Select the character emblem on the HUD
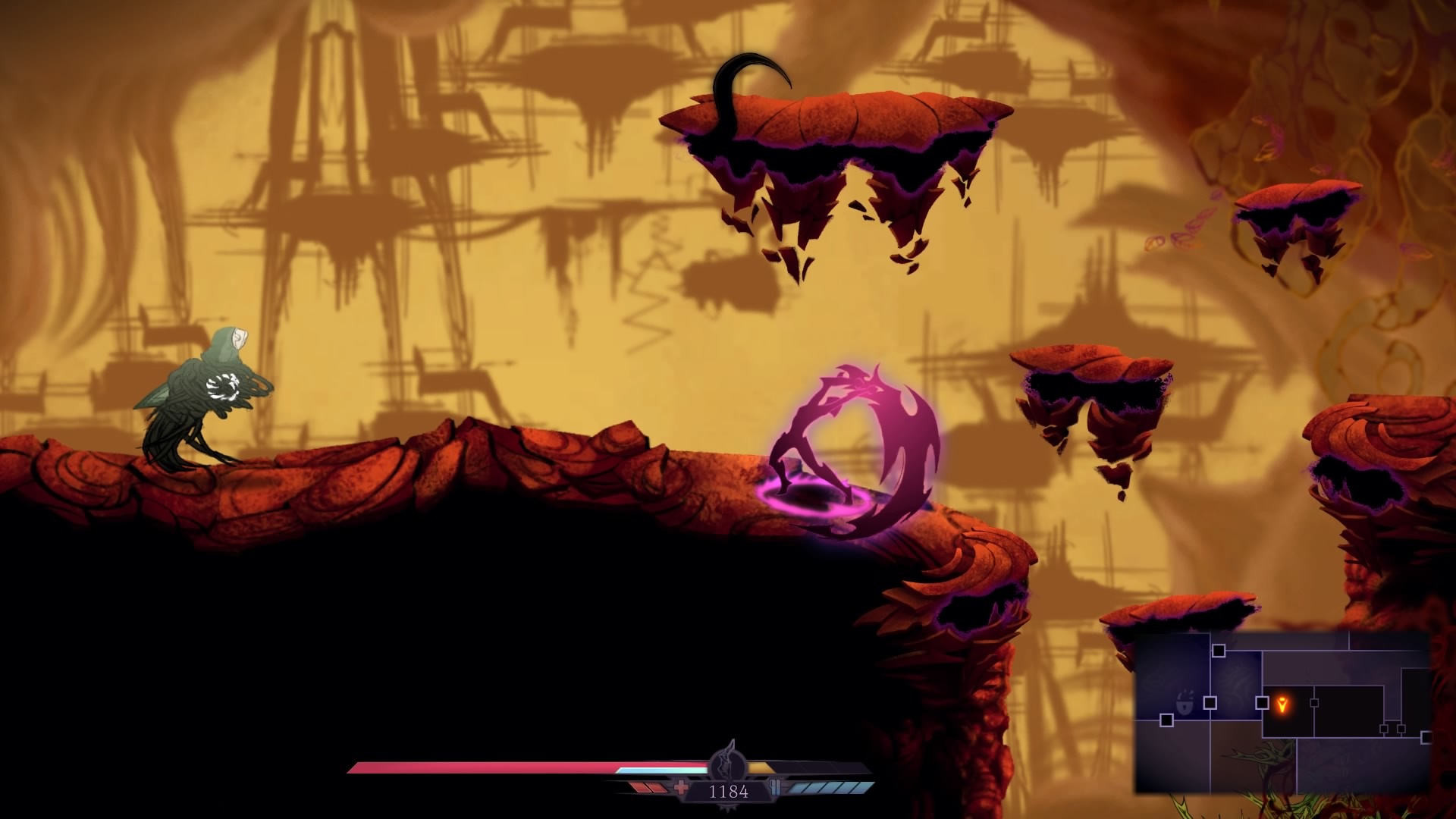 (x=726, y=765)
